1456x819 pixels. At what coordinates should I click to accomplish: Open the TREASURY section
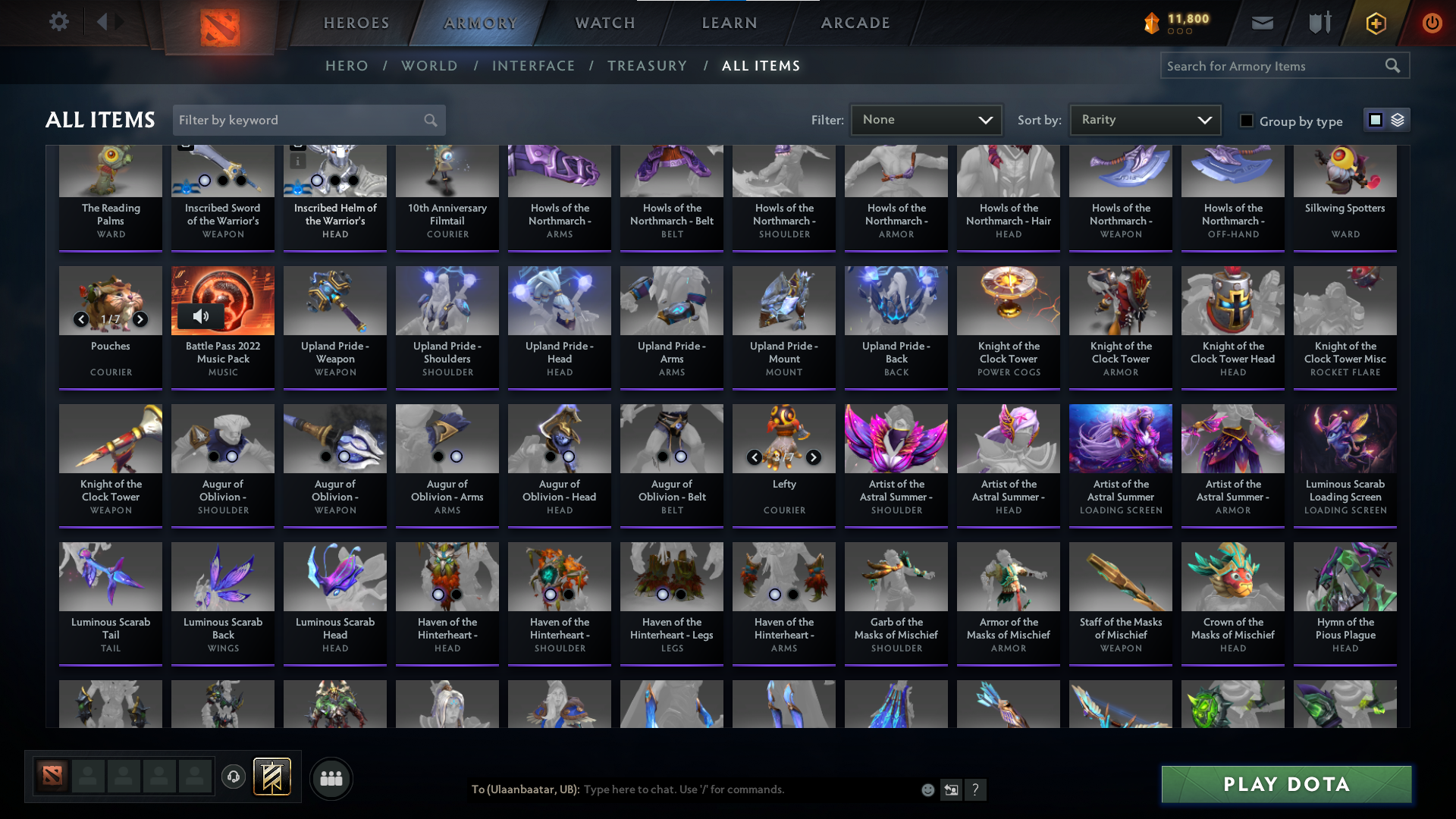click(648, 66)
